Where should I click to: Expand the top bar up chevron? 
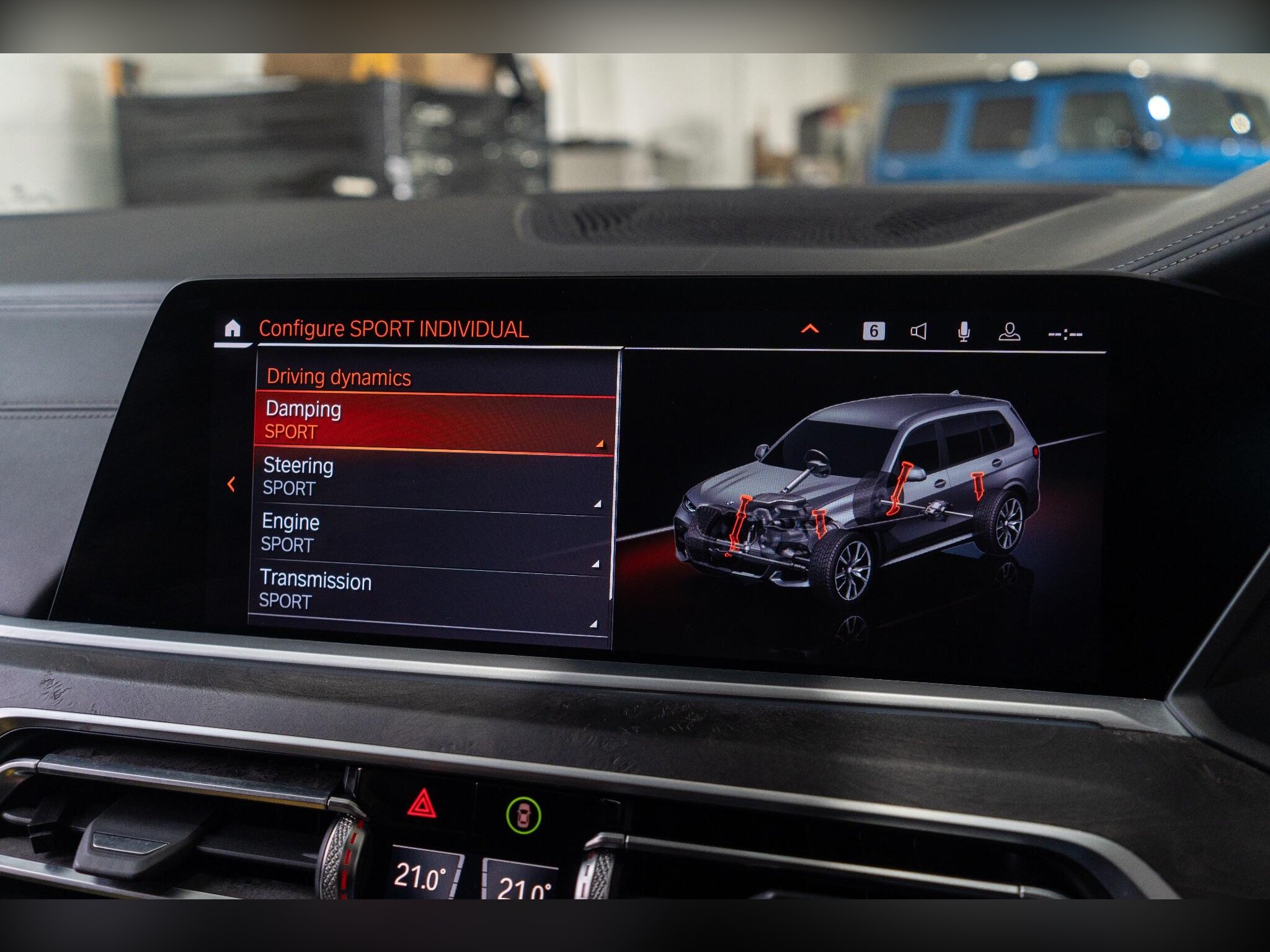click(x=810, y=329)
